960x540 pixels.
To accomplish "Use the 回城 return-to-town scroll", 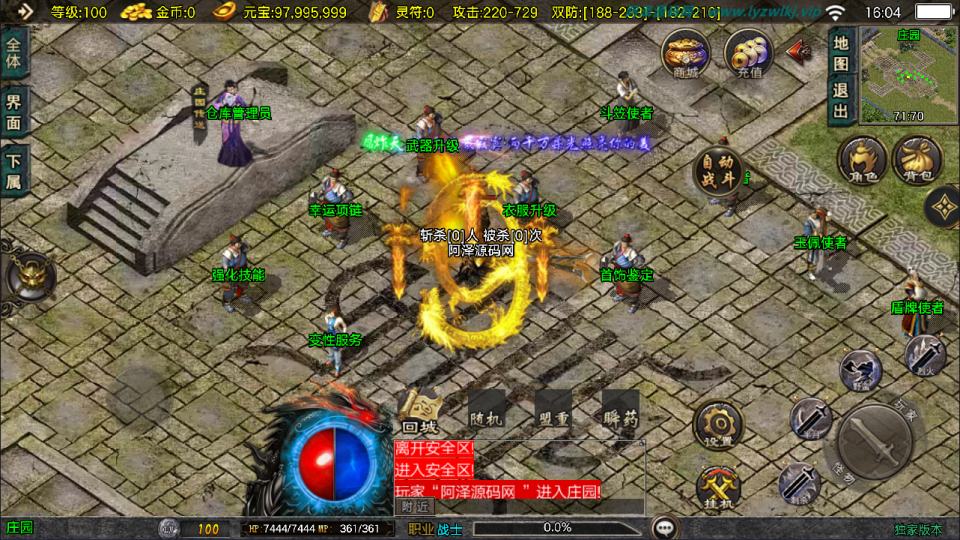I will (x=421, y=410).
